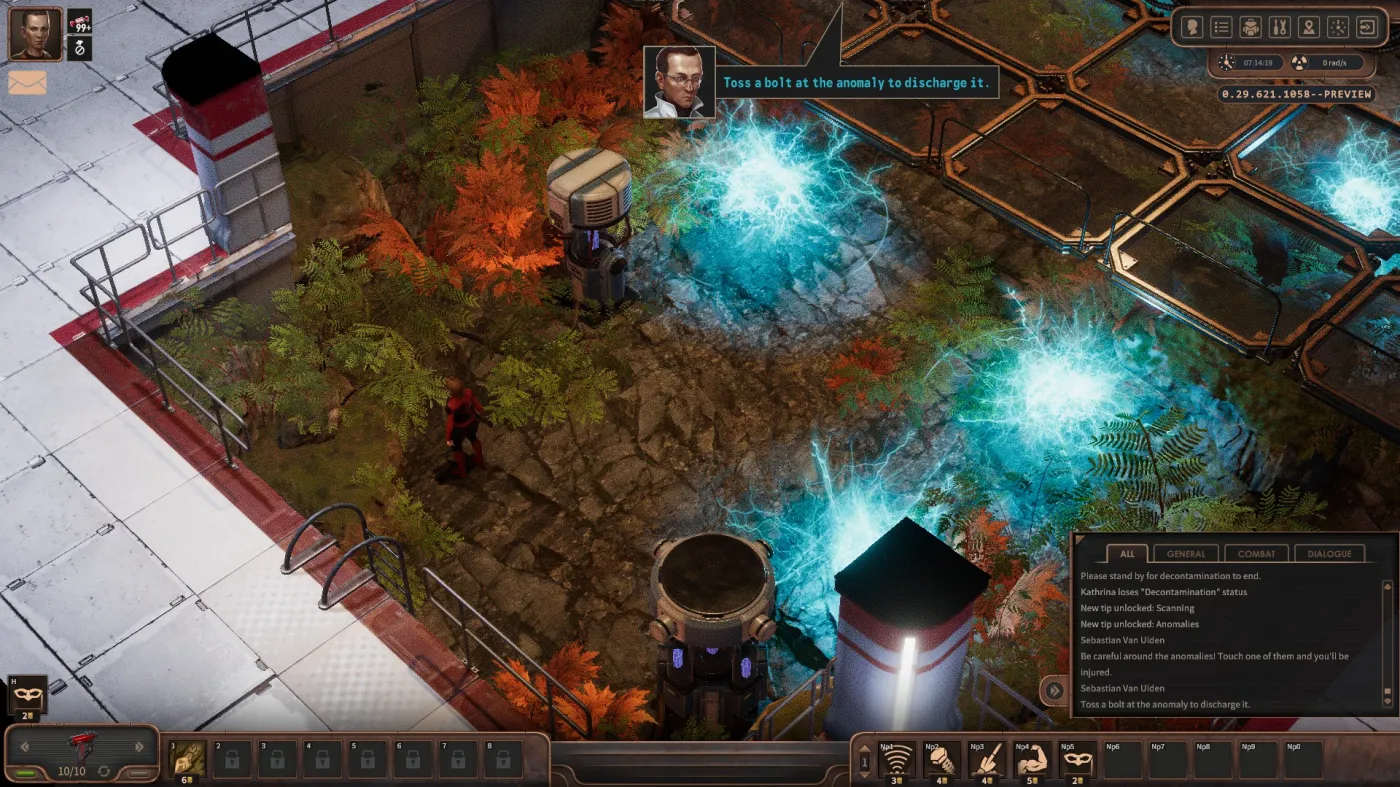Switch to the Combat log tab
The width and height of the screenshot is (1400, 787).
[x=1256, y=553]
